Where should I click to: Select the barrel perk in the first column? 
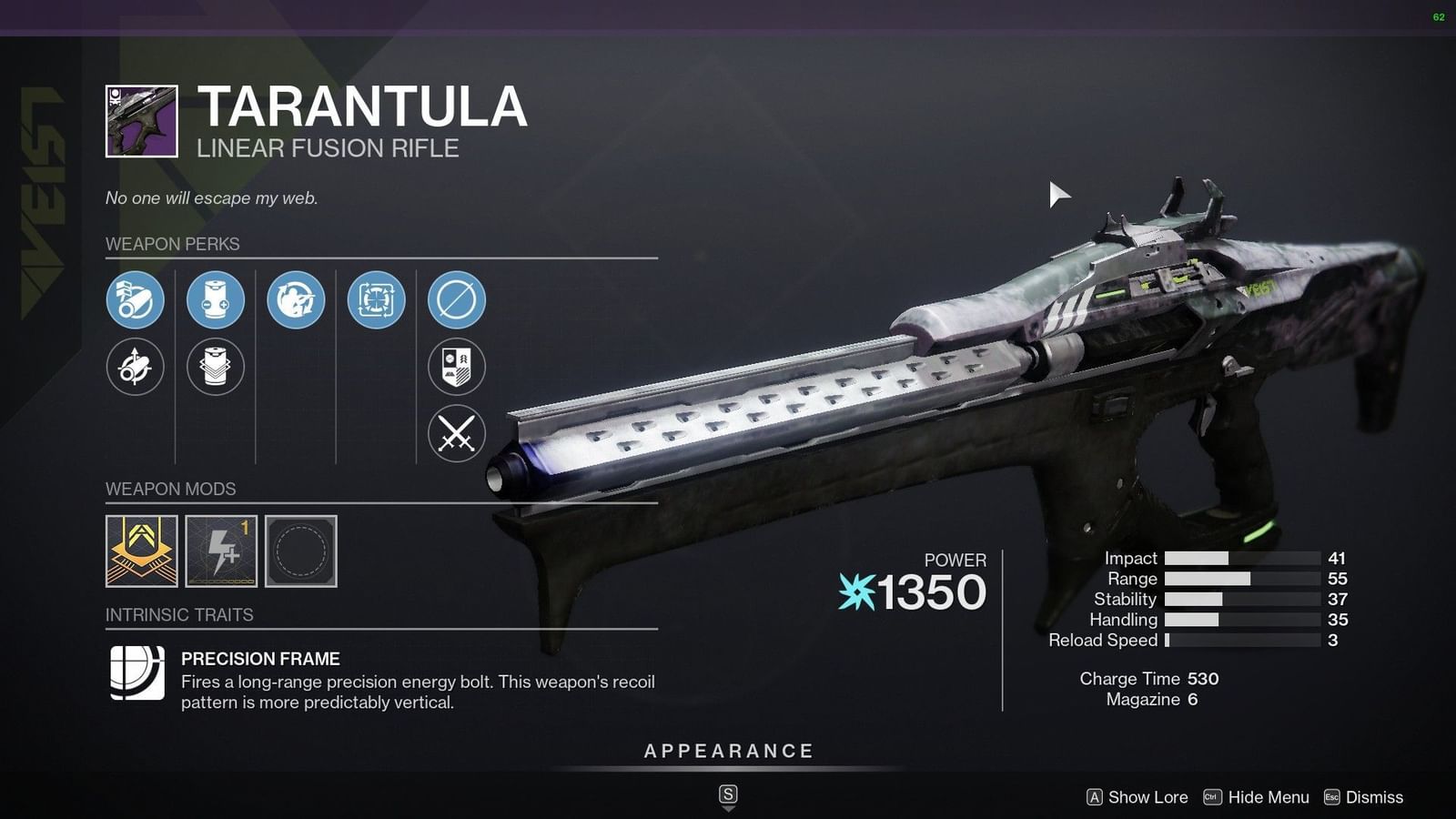coord(135,300)
